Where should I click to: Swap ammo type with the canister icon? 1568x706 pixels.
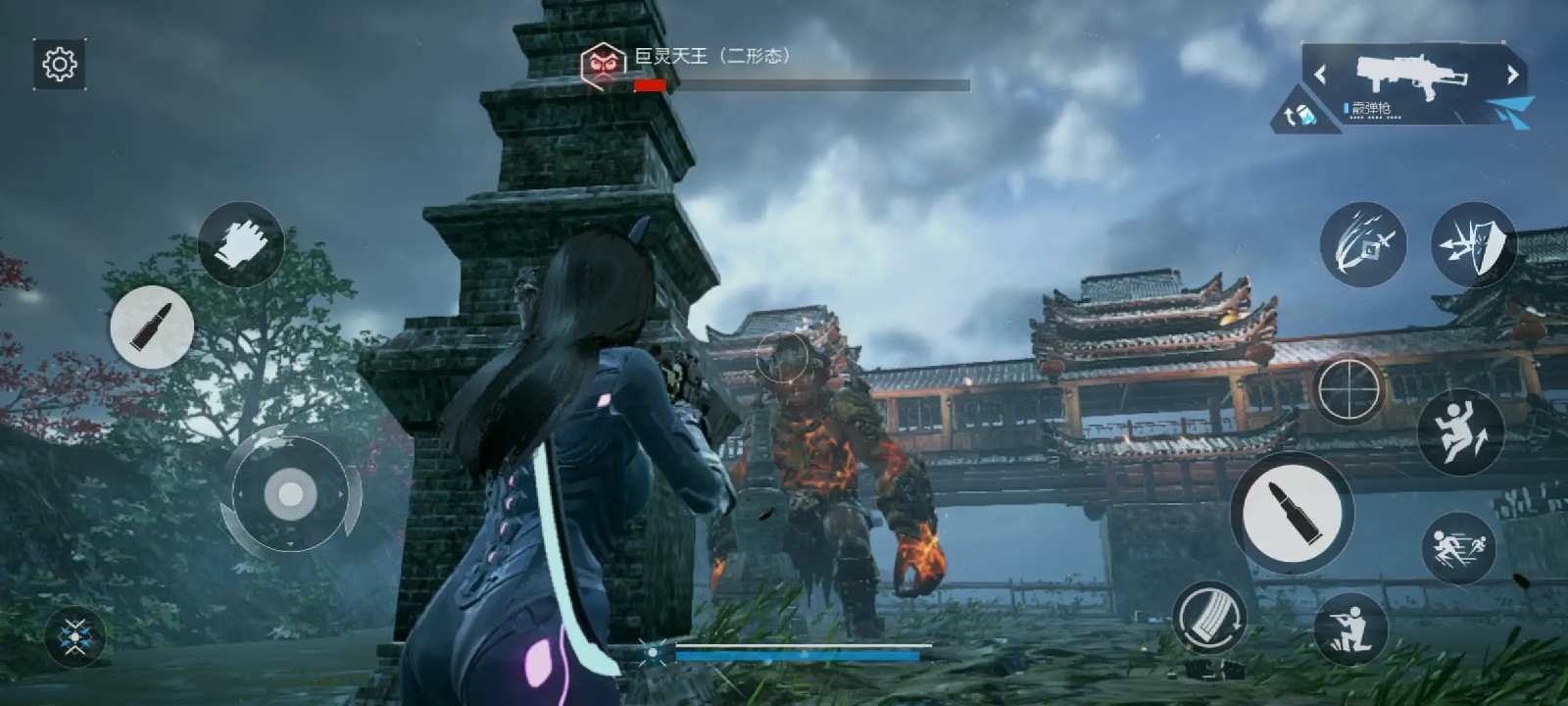point(1300,117)
